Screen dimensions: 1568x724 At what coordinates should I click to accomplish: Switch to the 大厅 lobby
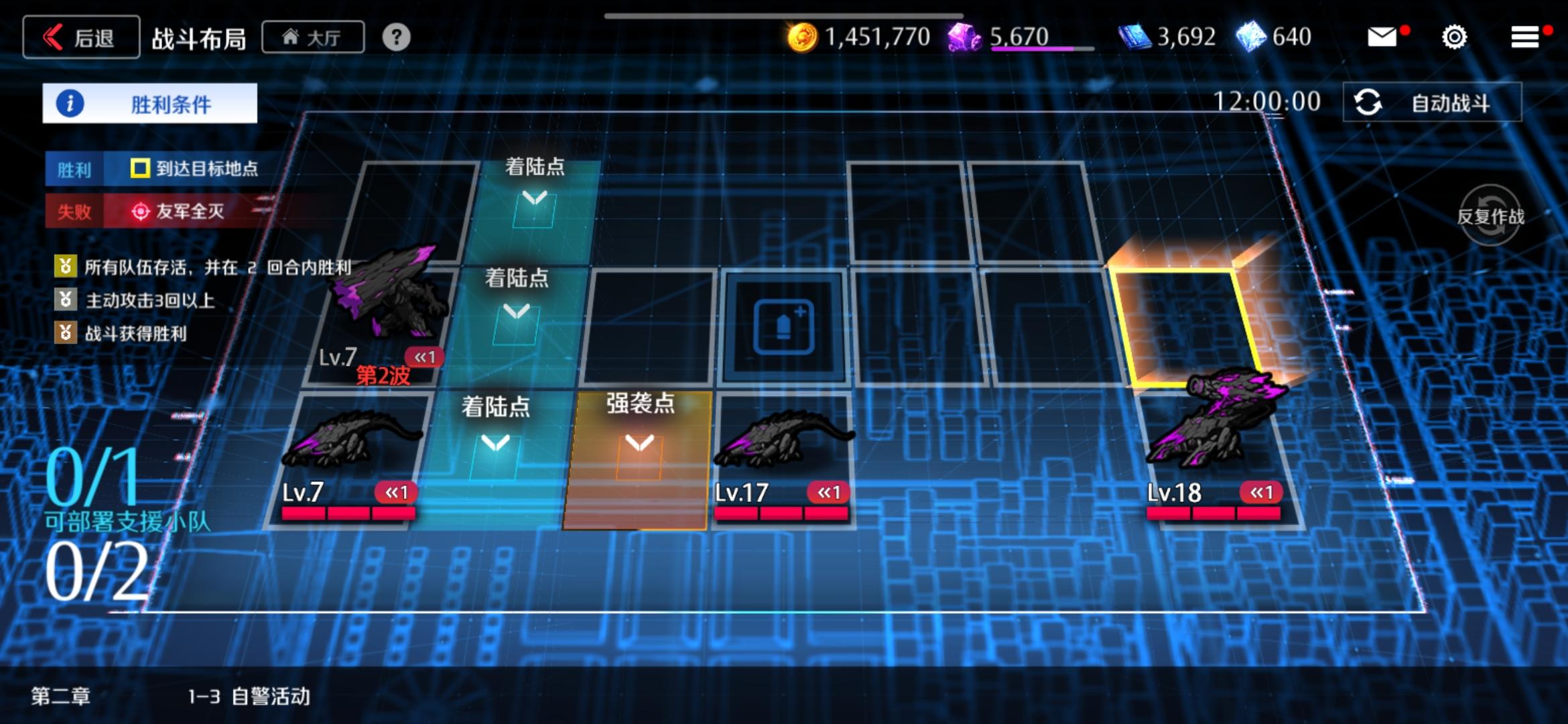coord(312,37)
